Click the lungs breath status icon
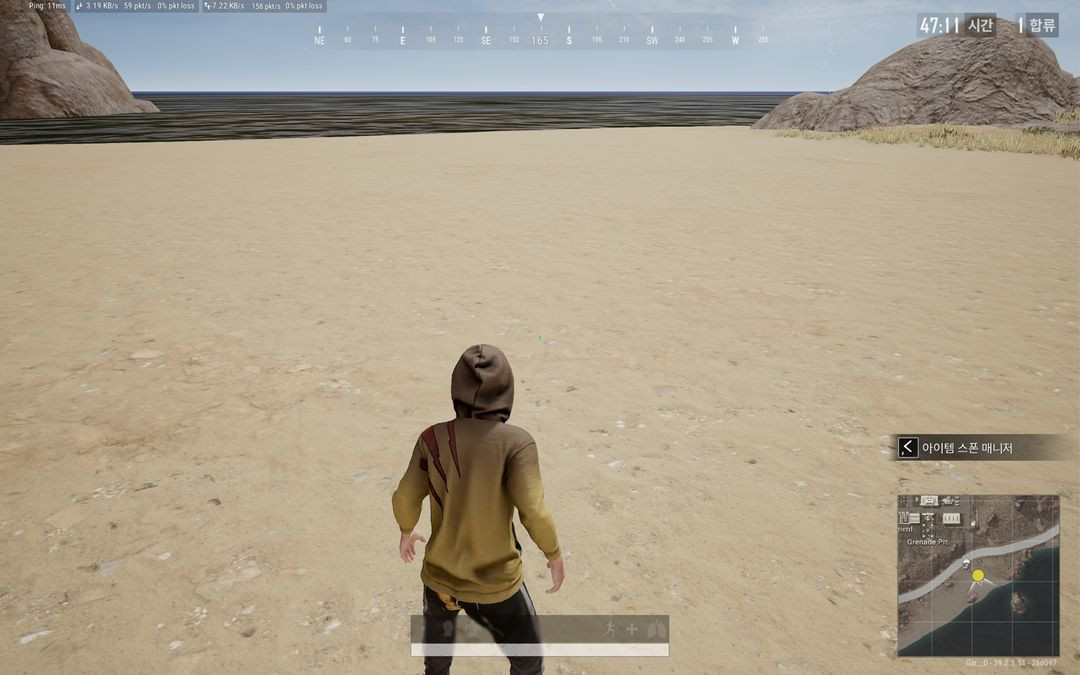 click(655, 629)
